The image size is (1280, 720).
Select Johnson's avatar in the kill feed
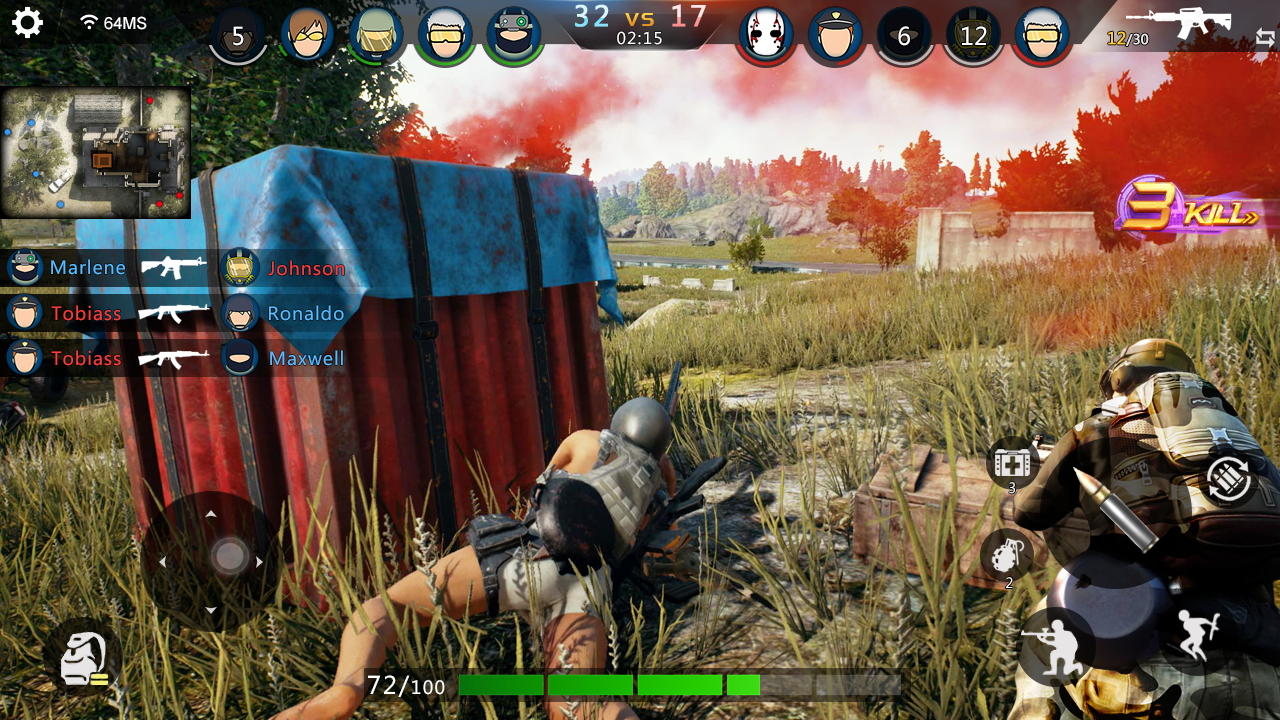(x=240, y=268)
